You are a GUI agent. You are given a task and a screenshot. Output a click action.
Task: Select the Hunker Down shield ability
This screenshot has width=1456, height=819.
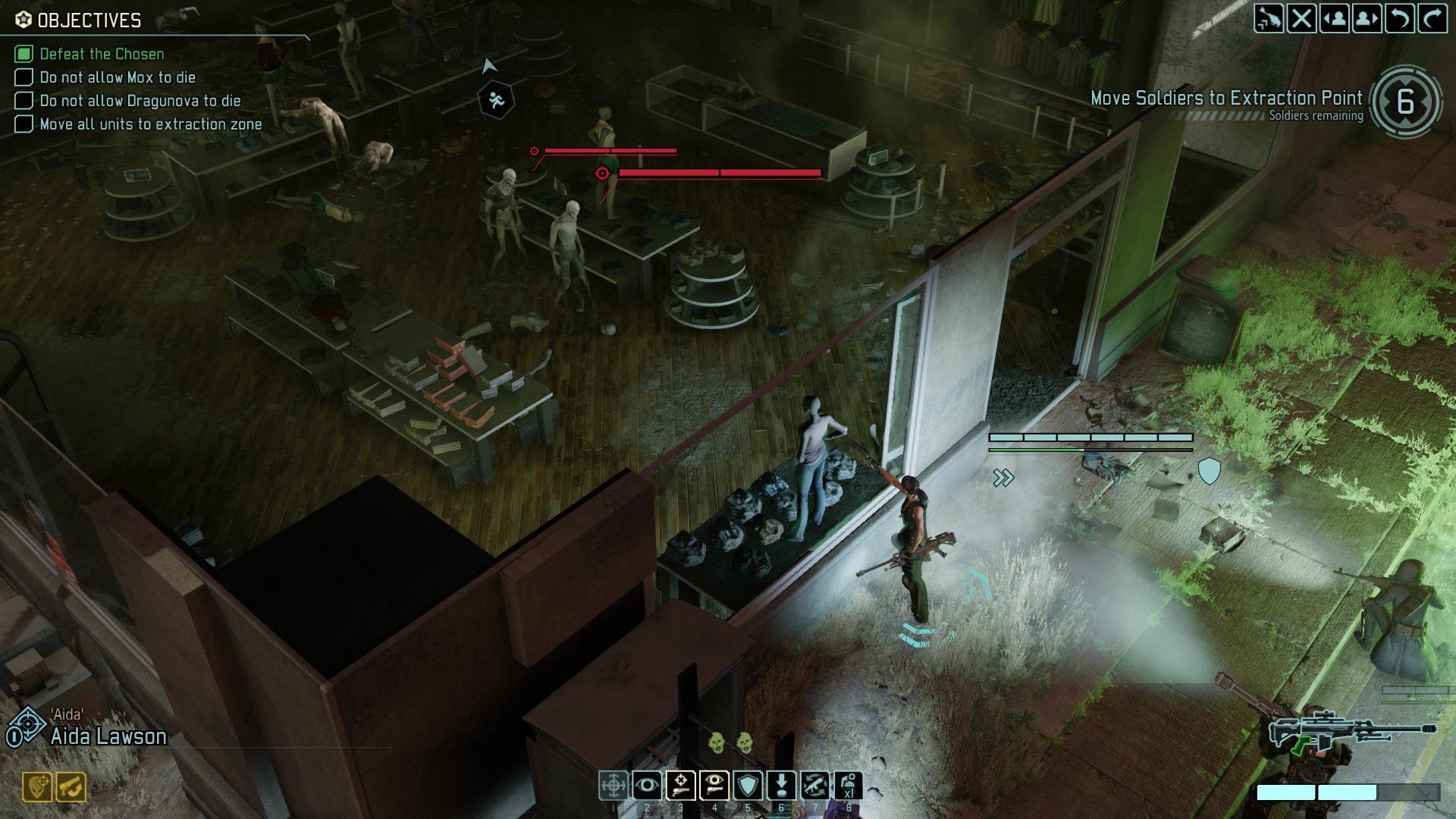click(x=748, y=786)
